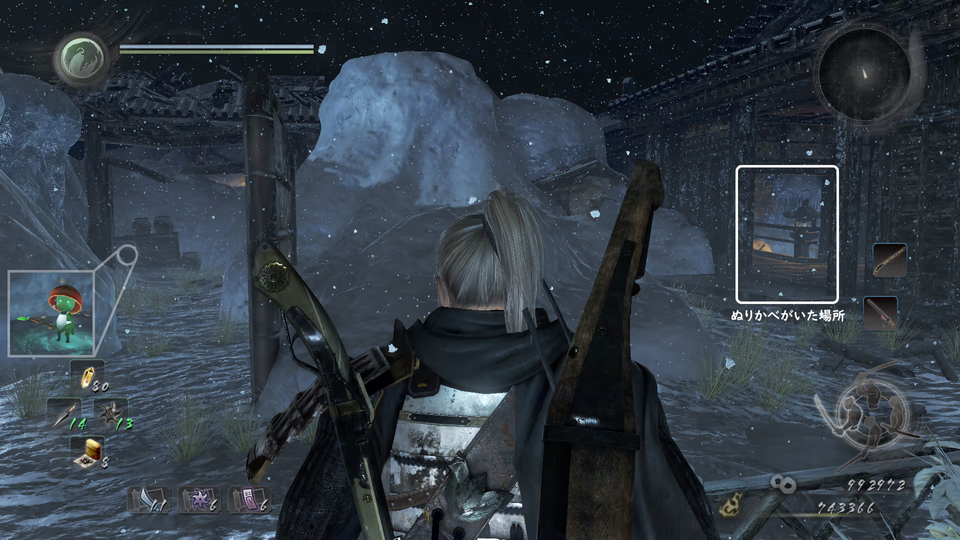This screenshot has height=540, width=960.
Task: Select the lower equipped weapon icon
Action: pos(881,313)
